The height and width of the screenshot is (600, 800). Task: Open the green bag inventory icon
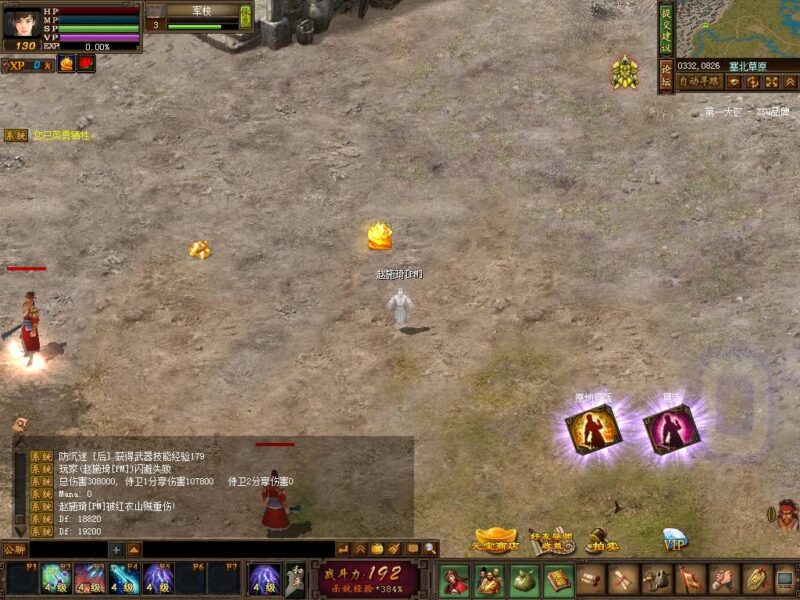coord(524,579)
